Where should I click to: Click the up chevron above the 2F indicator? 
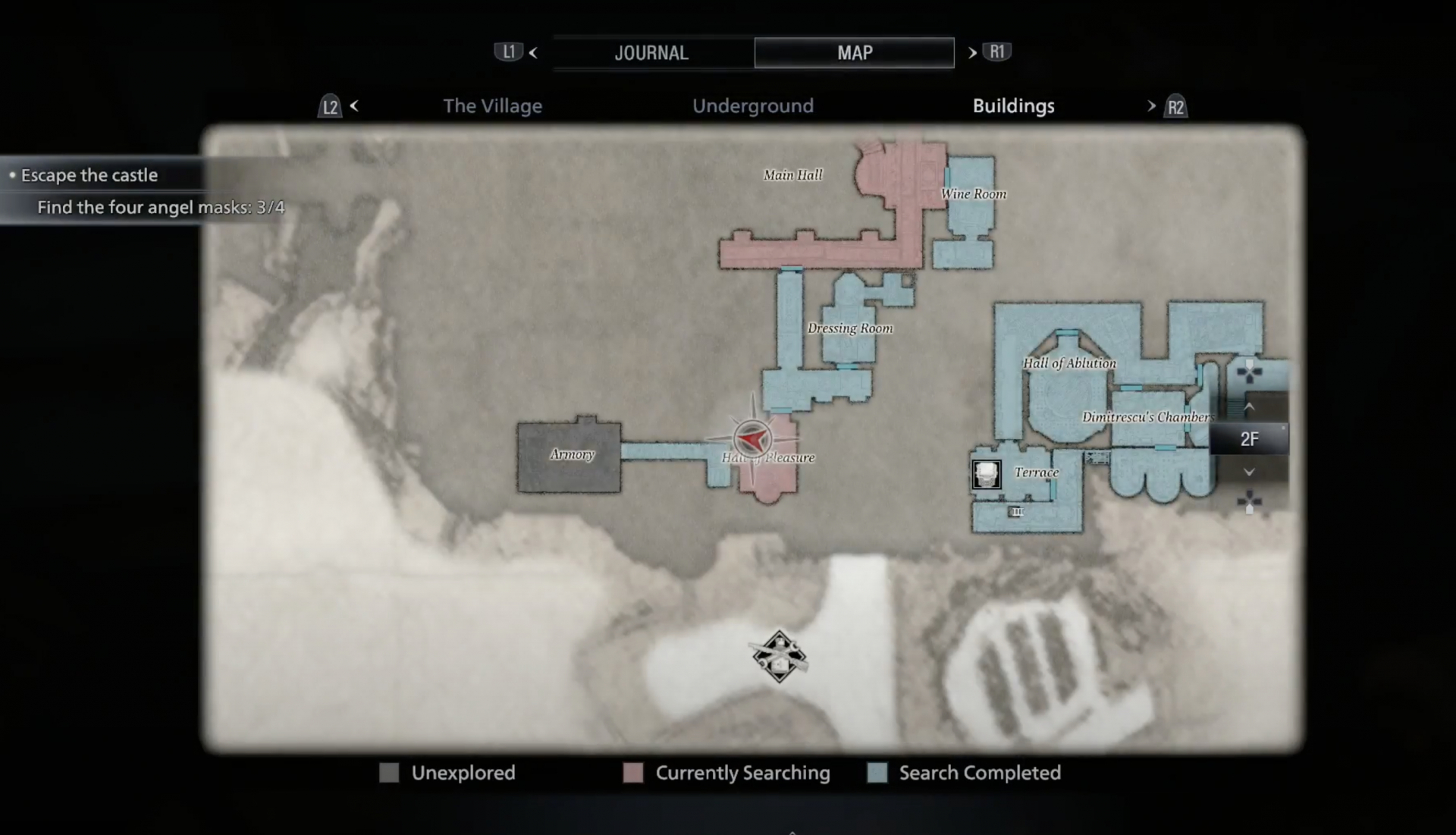[1250, 407]
